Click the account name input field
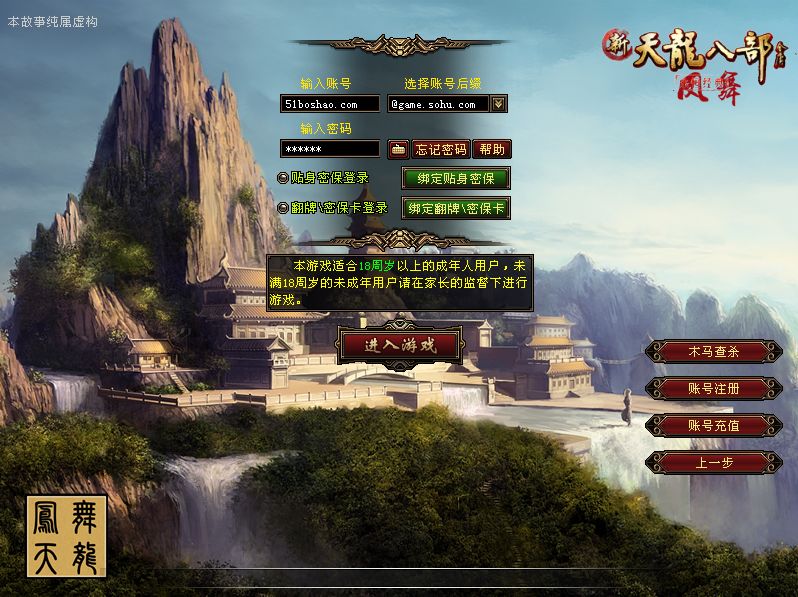The width and height of the screenshot is (798, 597). tap(330, 104)
